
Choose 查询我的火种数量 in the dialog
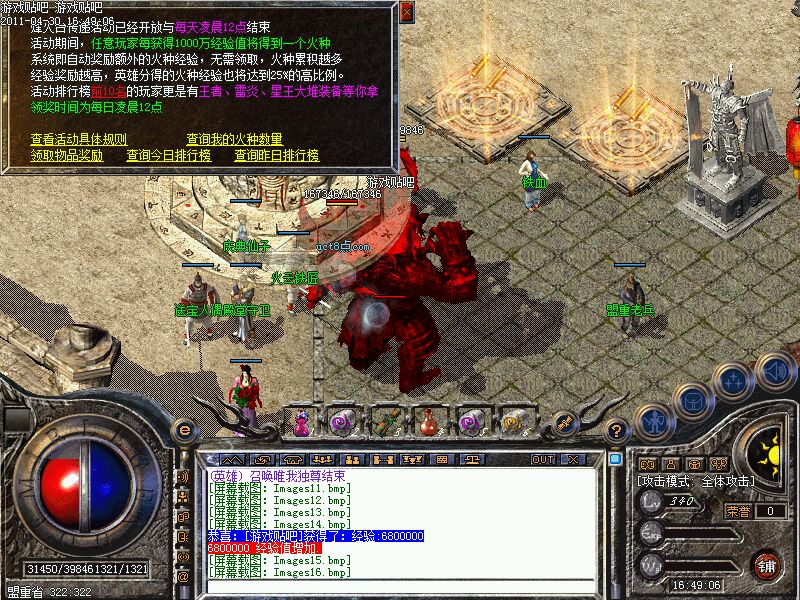(234, 139)
